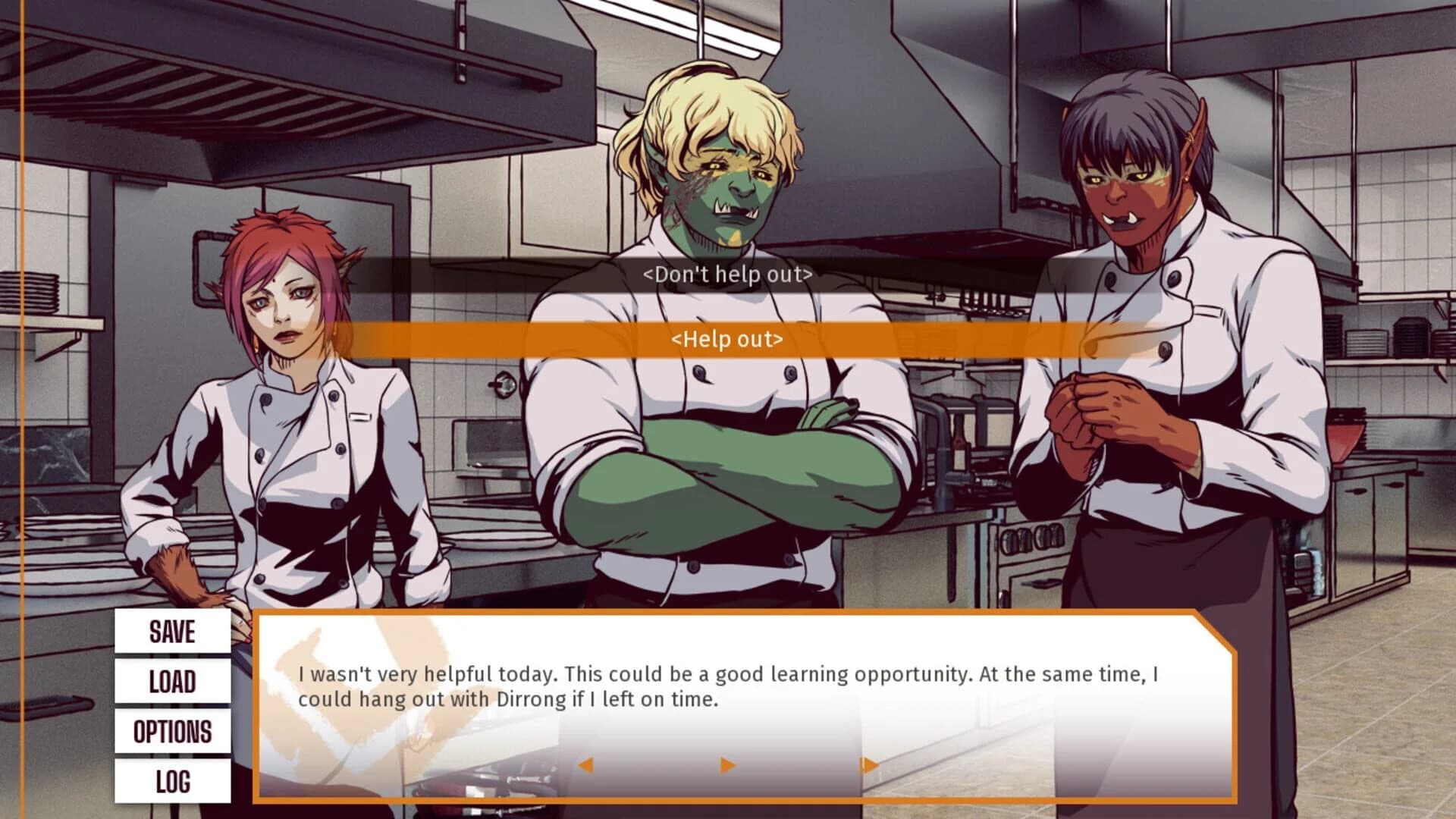Save your current game progress
This screenshot has width=1456, height=819.
(172, 632)
